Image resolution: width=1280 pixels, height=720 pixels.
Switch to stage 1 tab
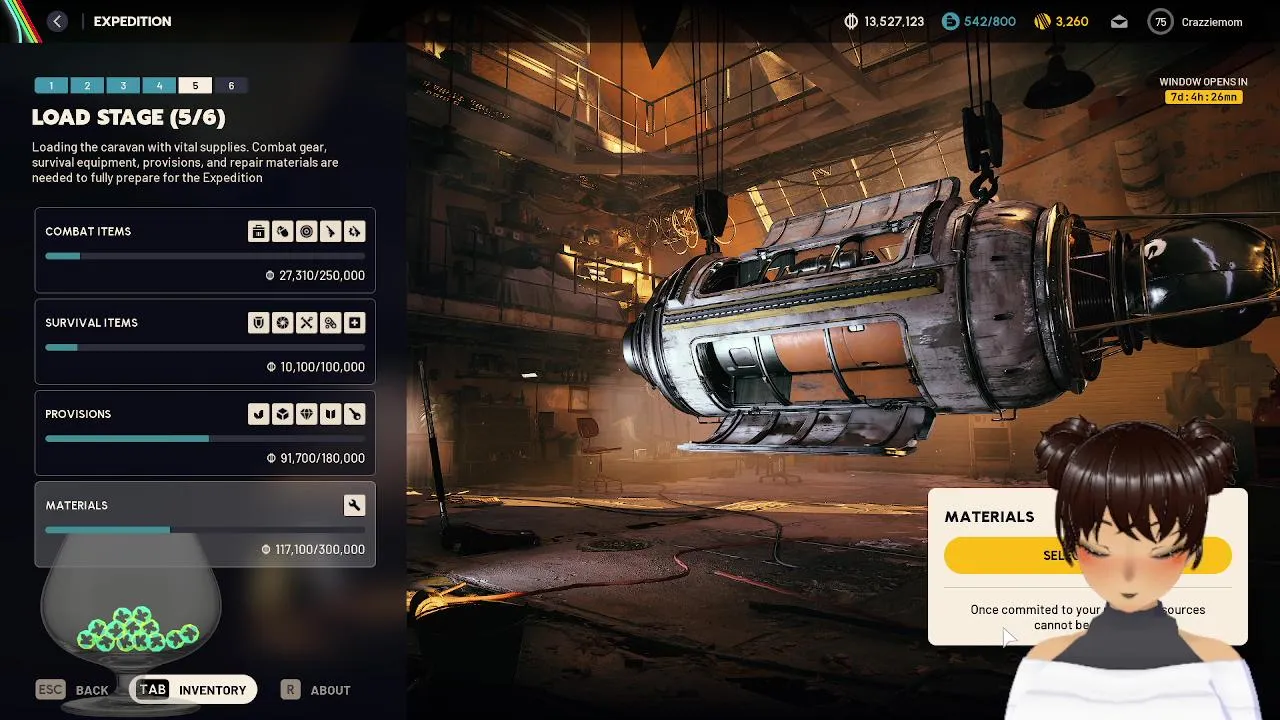(x=51, y=86)
